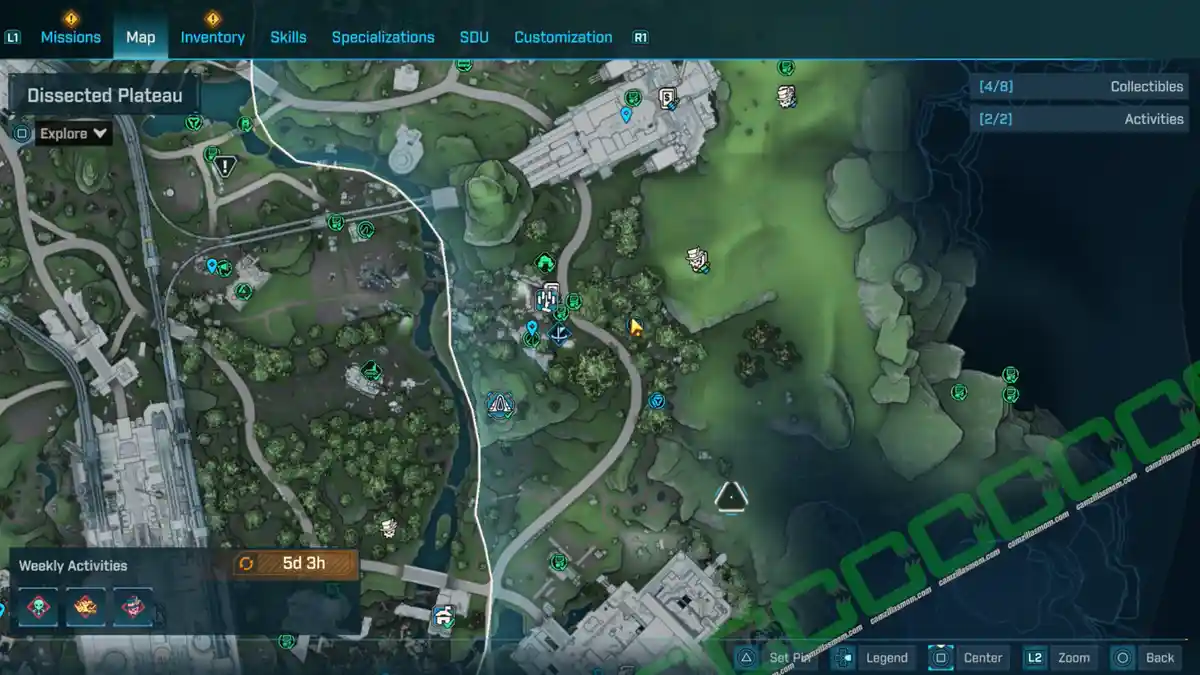Switch to the Inventory tab
Image resolution: width=1200 pixels, height=675 pixels.
click(x=212, y=37)
